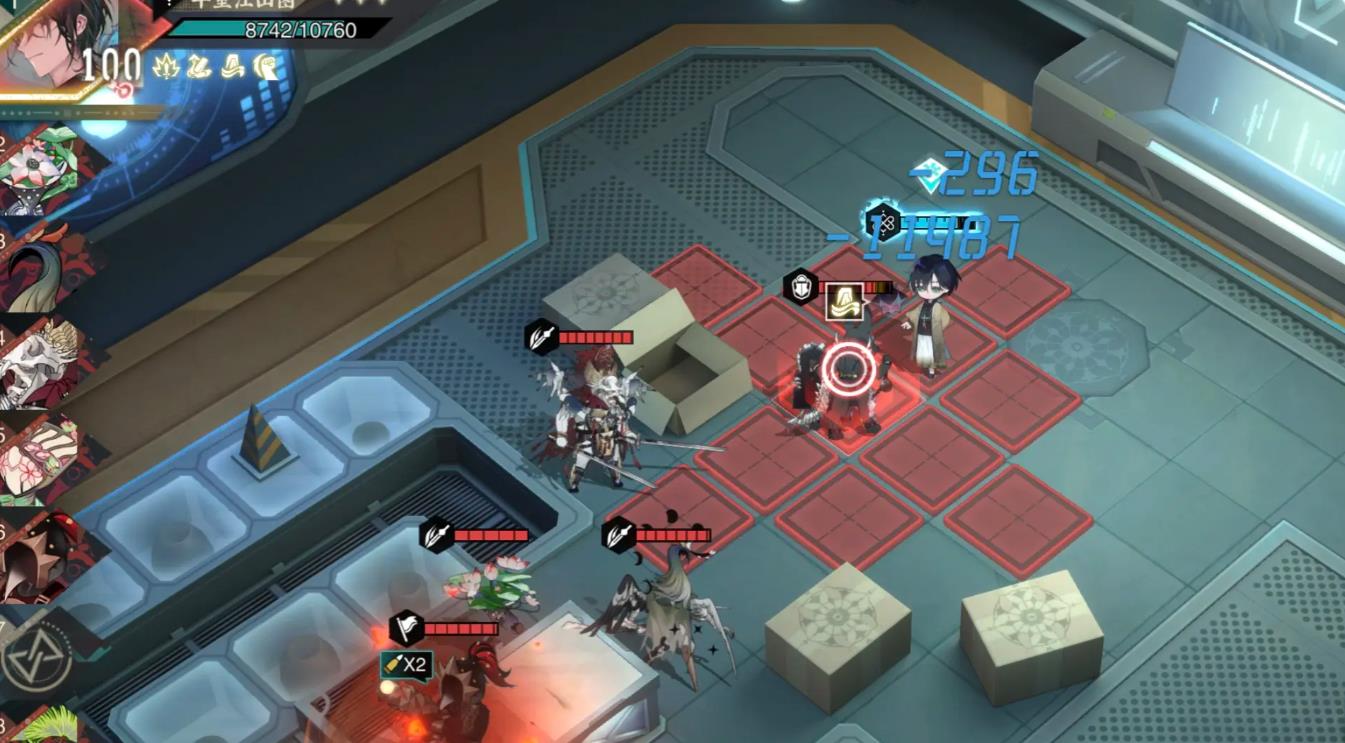The width and height of the screenshot is (1345, 743).
Task: Inspect the flexed arm buff icon
Action: 266,67
